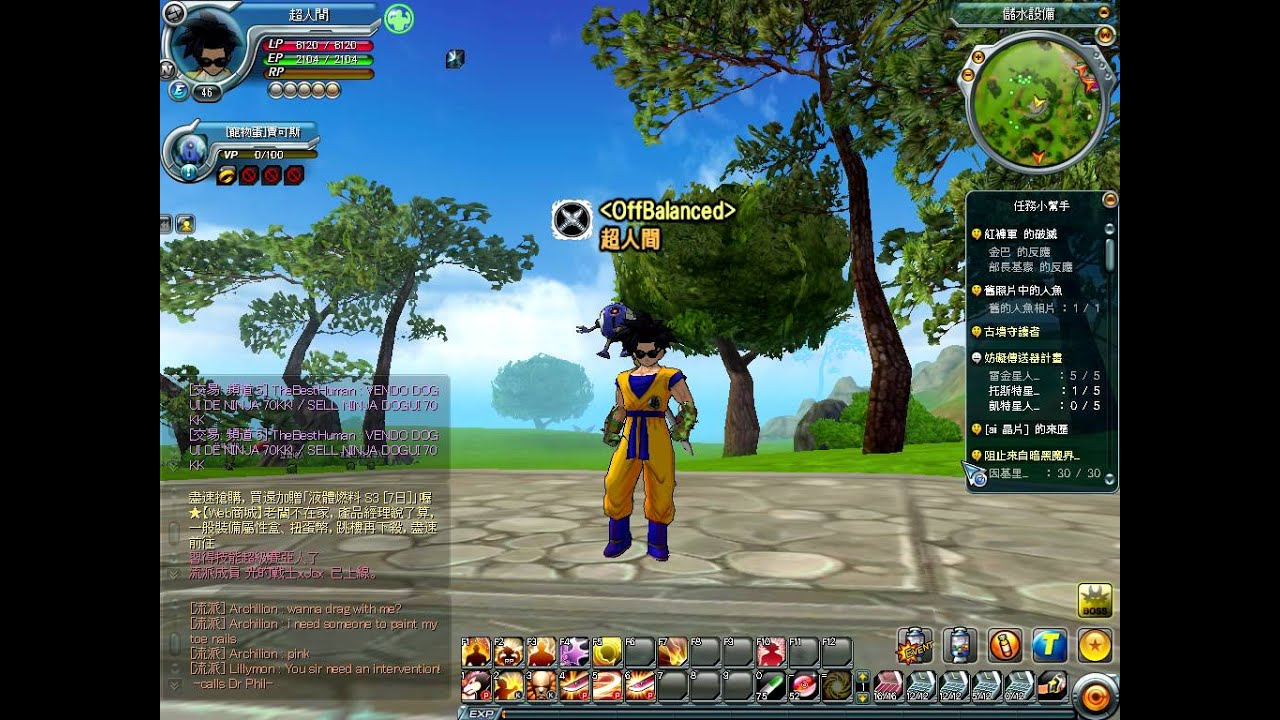Screen dimensions: 1280x720
Task: Open the EVENT capsule icon
Action: 915,645
